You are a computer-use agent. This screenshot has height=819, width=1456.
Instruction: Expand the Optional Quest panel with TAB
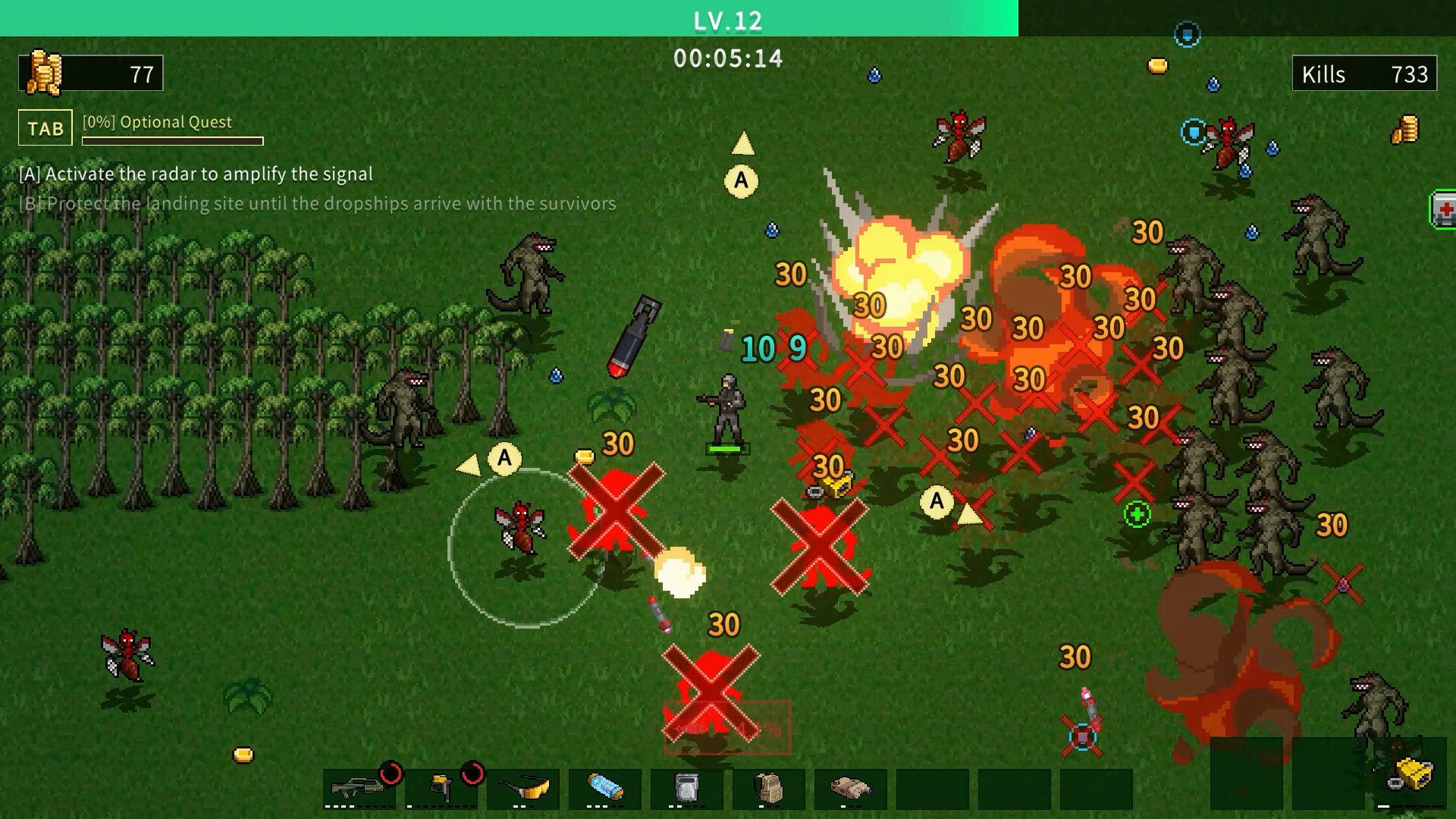(x=45, y=127)
